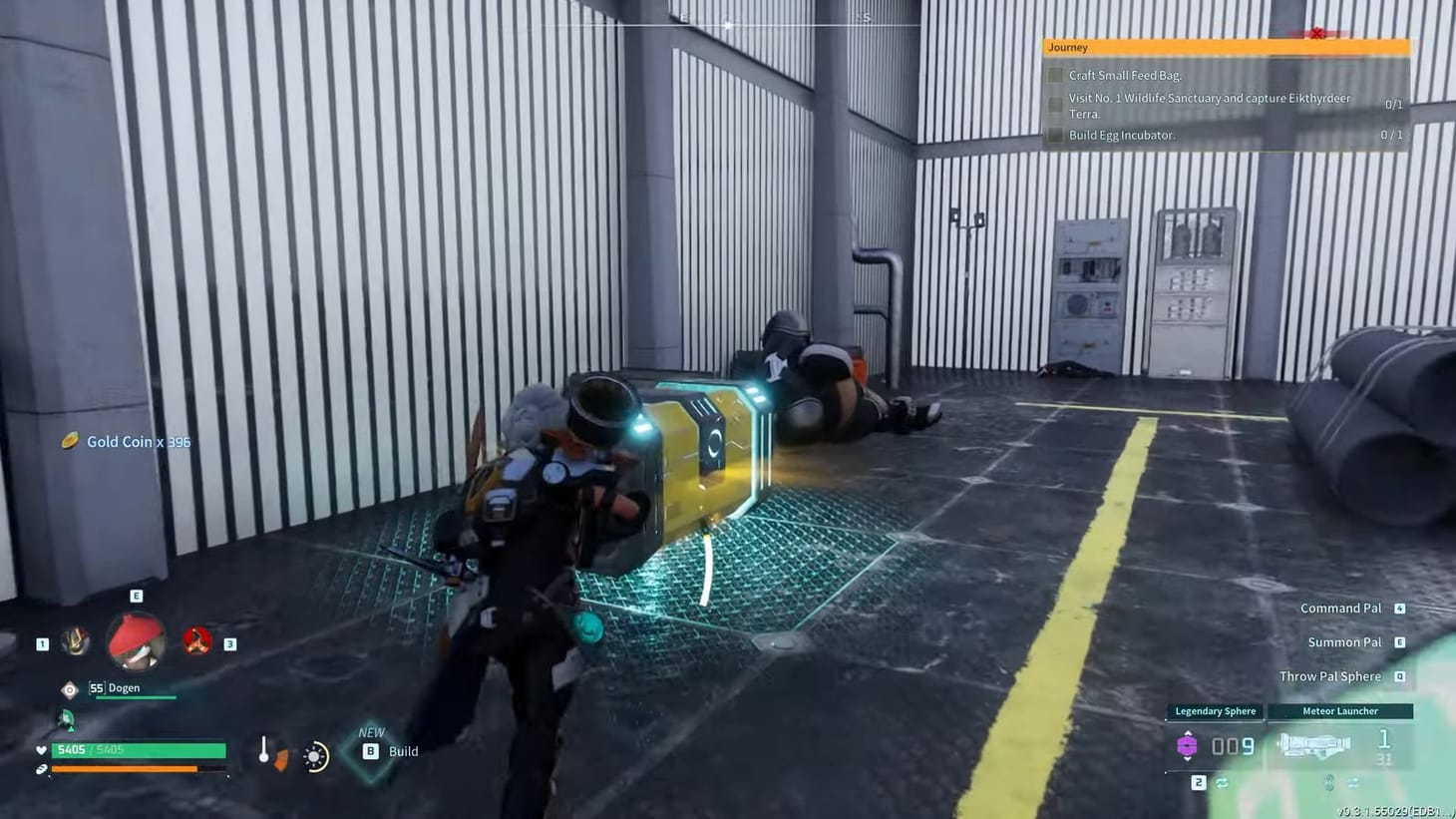Click the green Pal skill icon below Dogen
Image resolution: width=1456 pixels, height=819 pixels.
point(65,717)
